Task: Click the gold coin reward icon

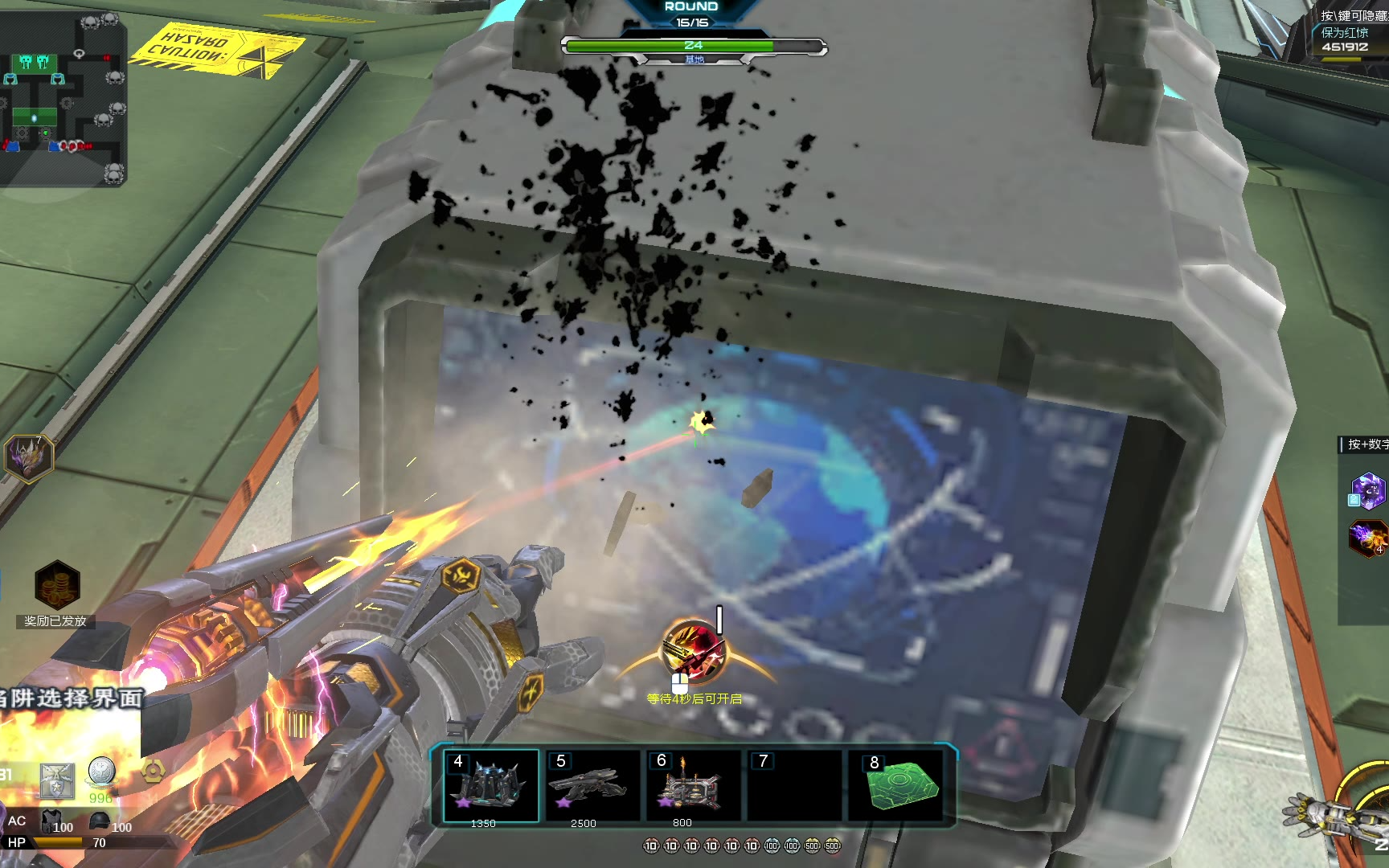Action: 57,584
